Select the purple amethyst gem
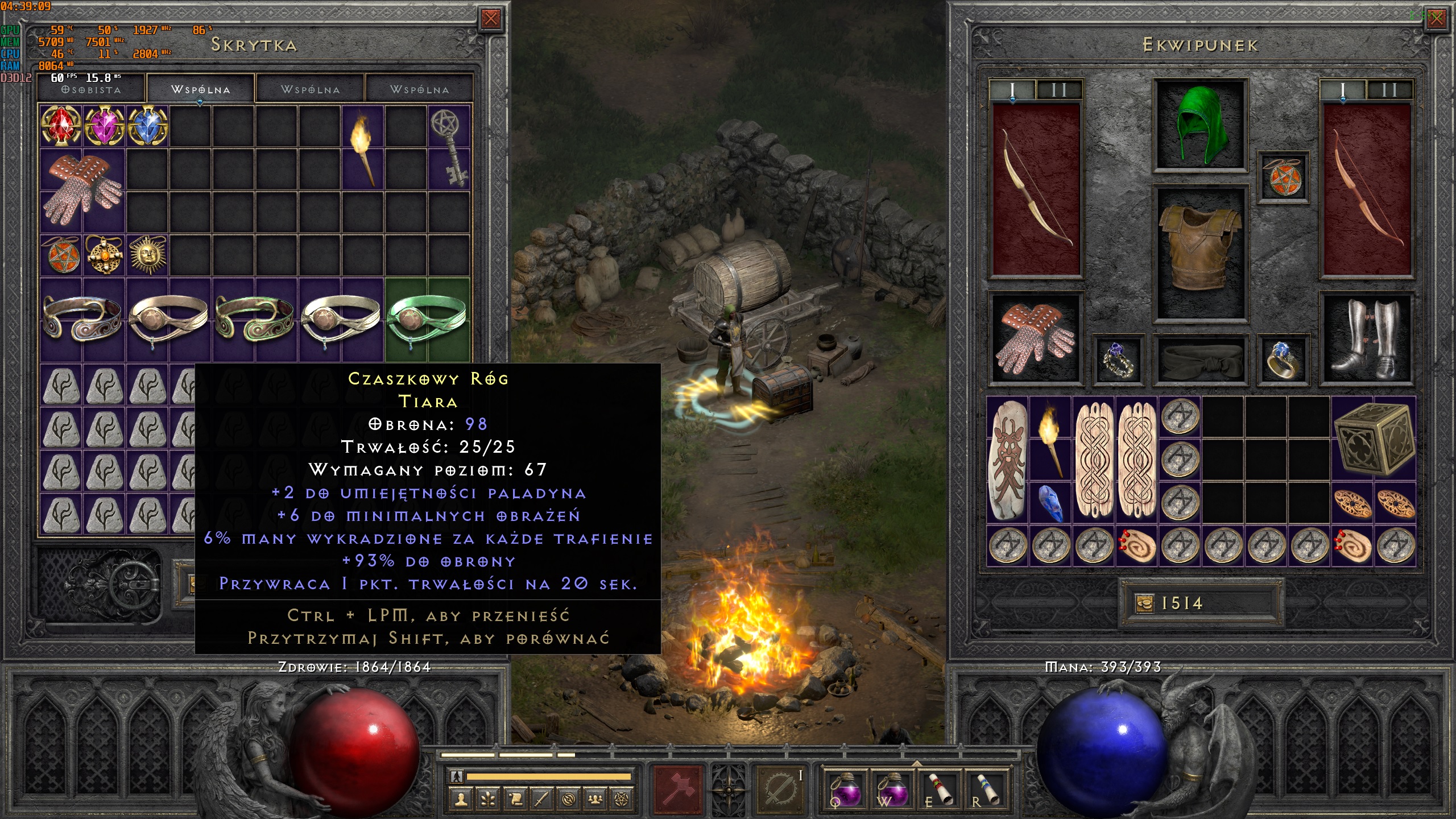Screen dimensions: 1456x819 pos(104,126)
